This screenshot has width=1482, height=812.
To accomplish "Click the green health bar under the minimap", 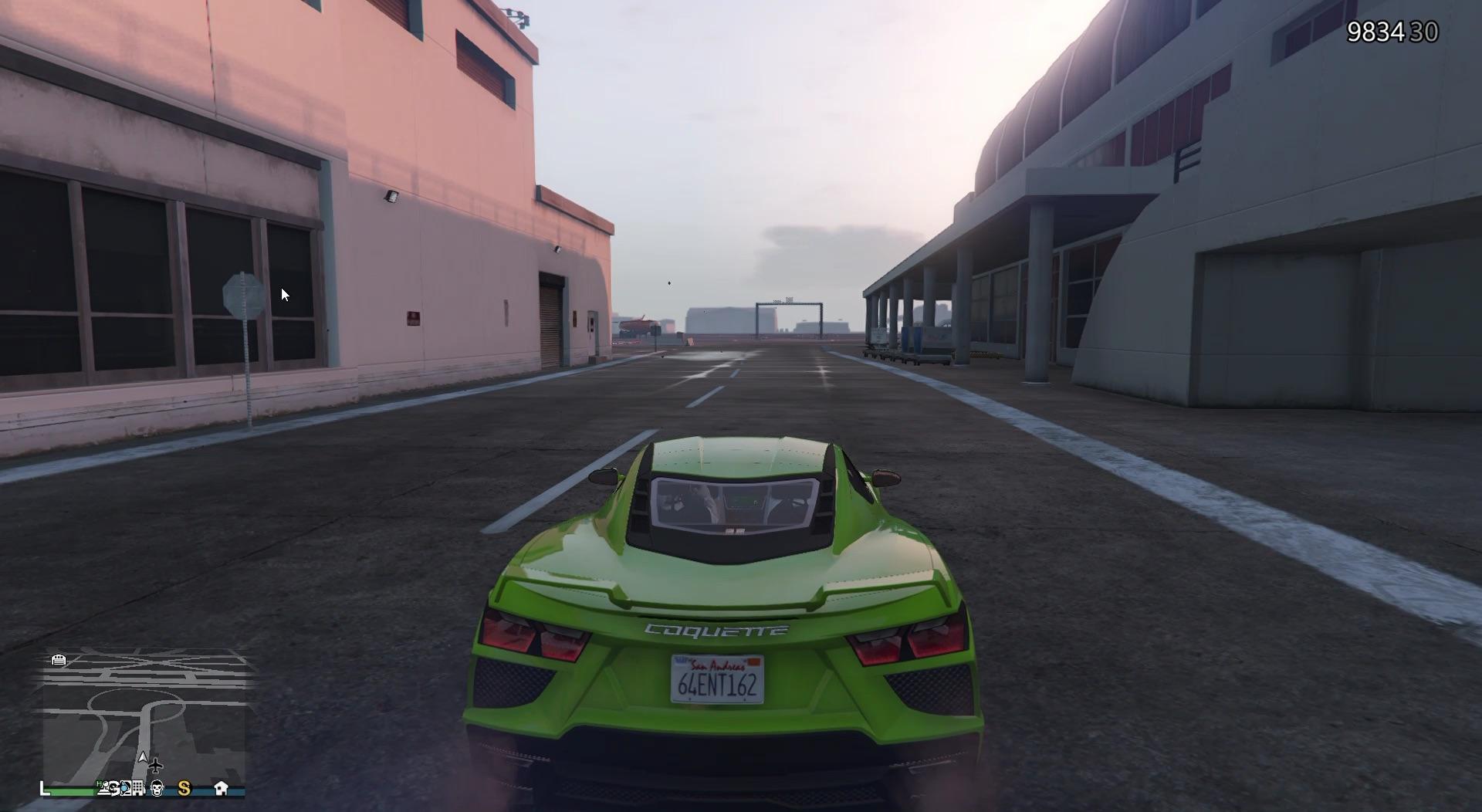I will tap(69, 790).
